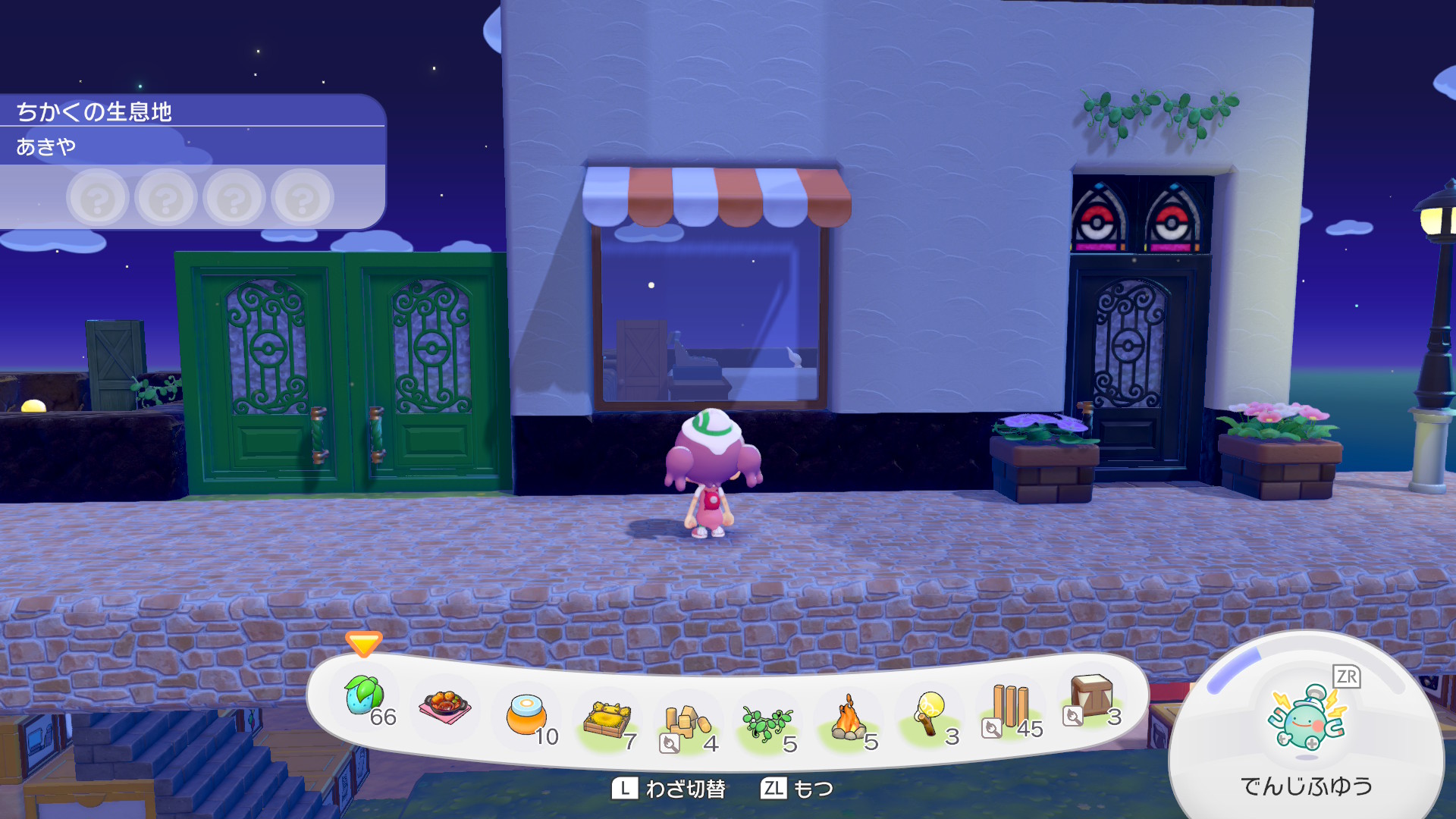The image size is (1456, 819).
Task: Select the blue berry hotbar slot
Action: (x=366, y=698)
